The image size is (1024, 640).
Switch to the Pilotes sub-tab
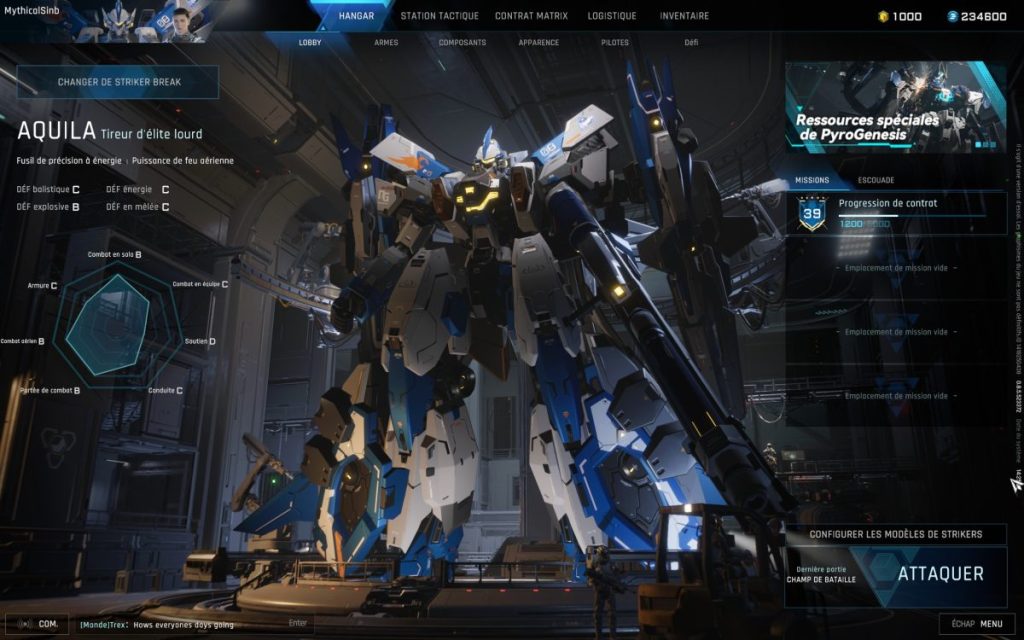coord(615,43)
